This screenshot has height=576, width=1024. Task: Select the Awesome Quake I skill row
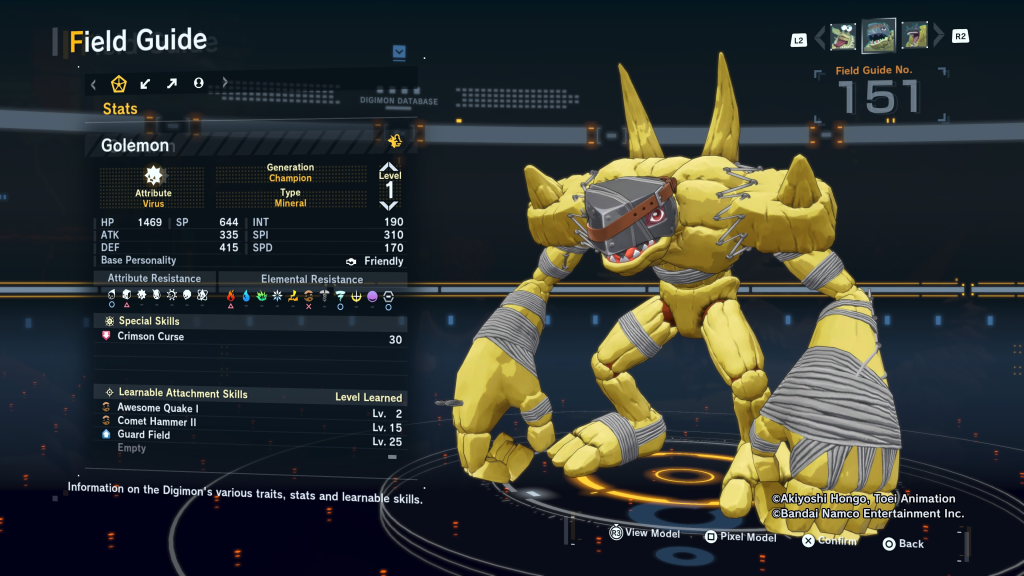pos(158,408)
